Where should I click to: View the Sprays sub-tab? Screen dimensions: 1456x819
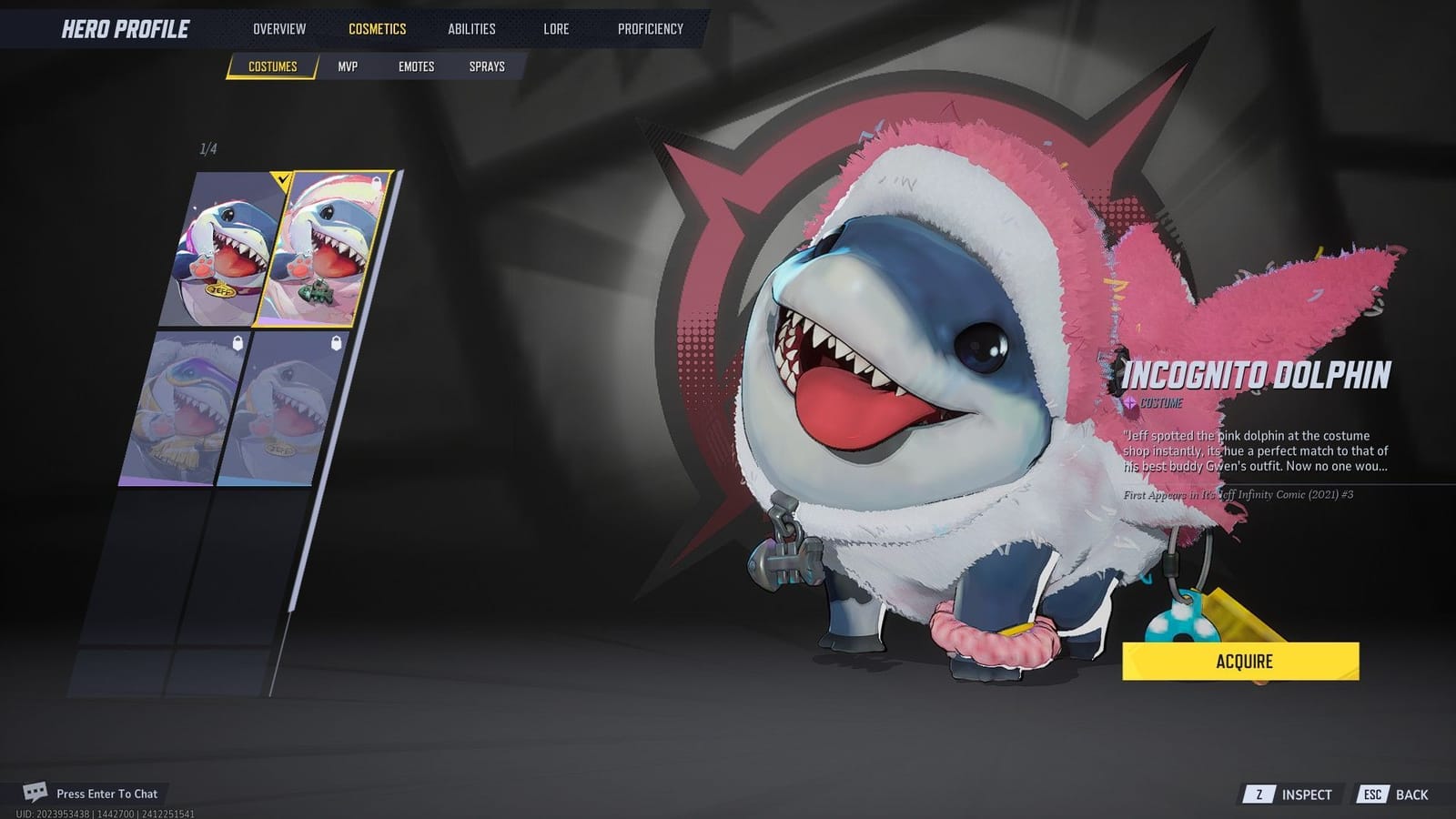tap(488, 66)
